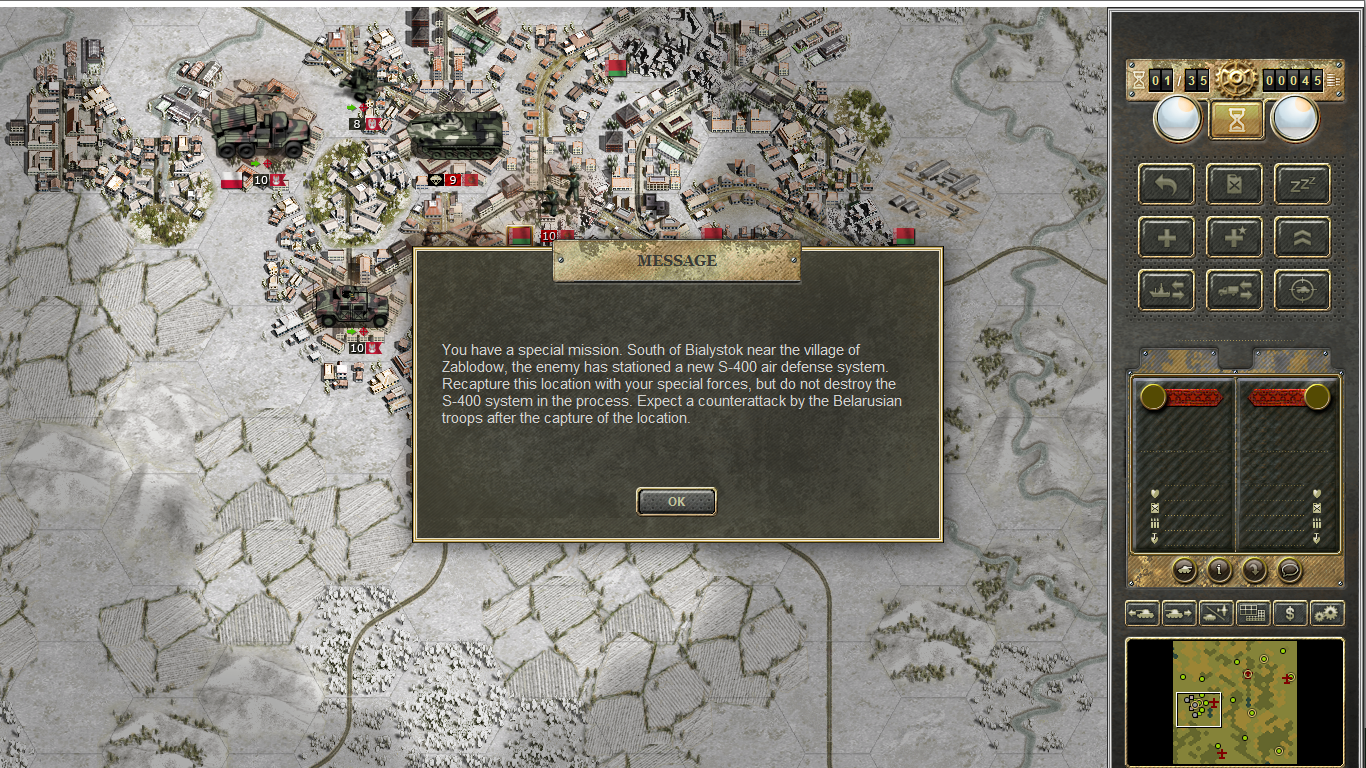
Task: Show unit info with the round i button
Action: [x=1219, y=570]
